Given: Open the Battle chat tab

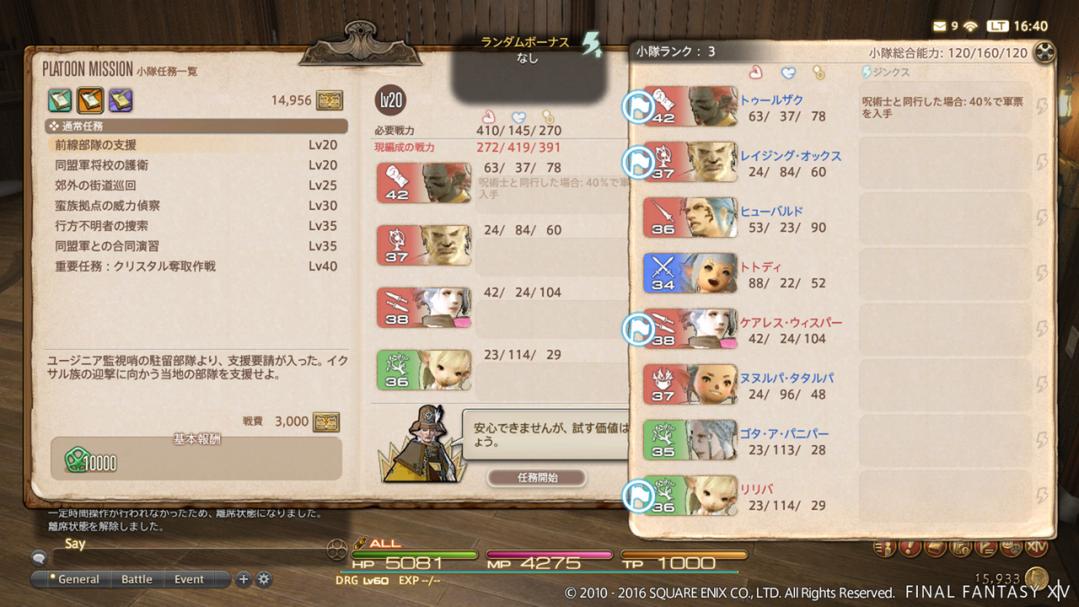Looking at the screenshot, I should [137, 579].
